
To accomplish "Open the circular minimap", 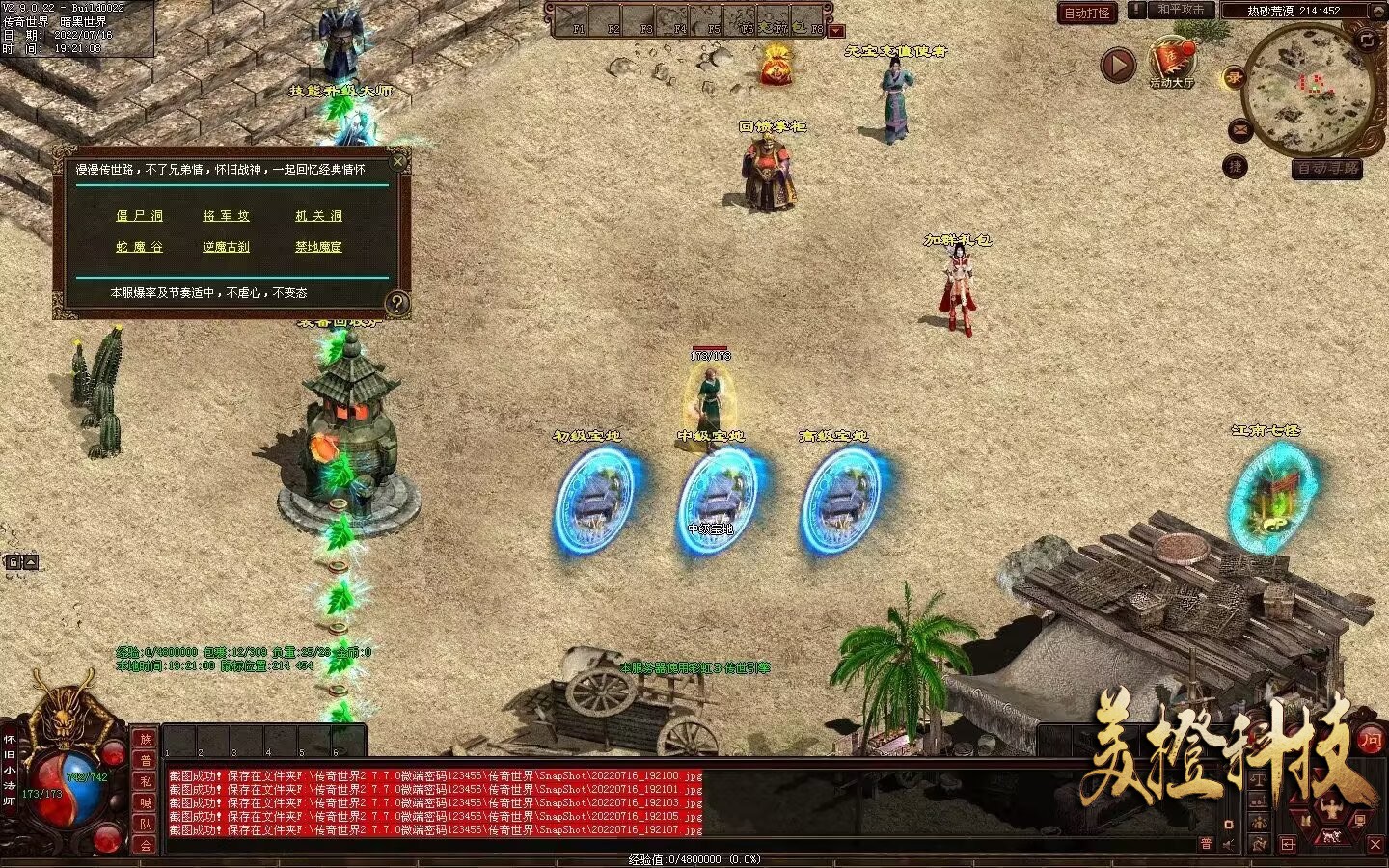I will point(1308,89).
